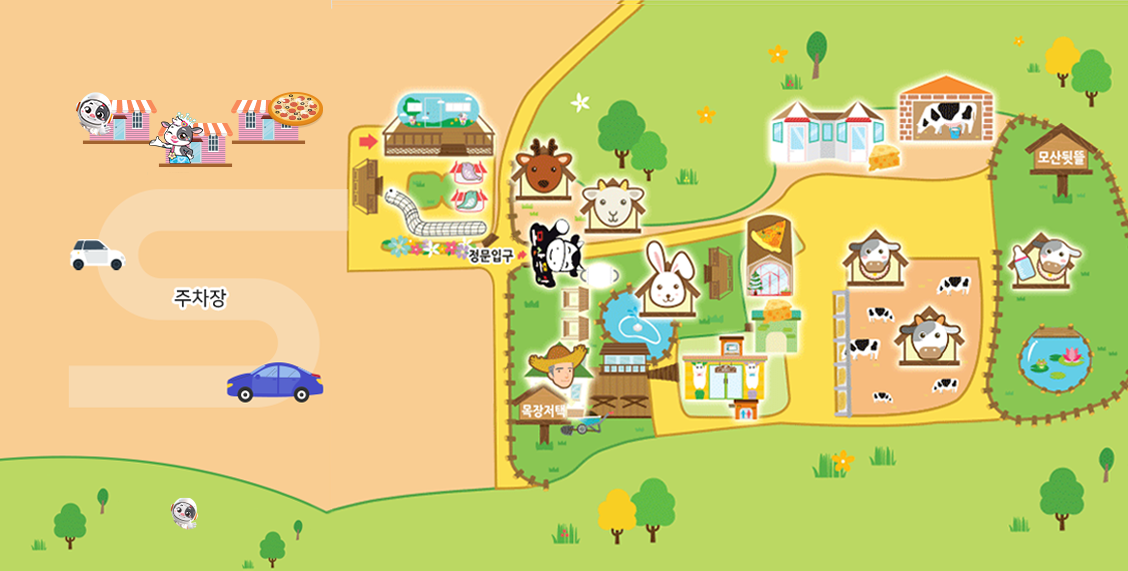Choose the sheep icon marker
Screen dimensions: 1128x571
click(612, 206)
